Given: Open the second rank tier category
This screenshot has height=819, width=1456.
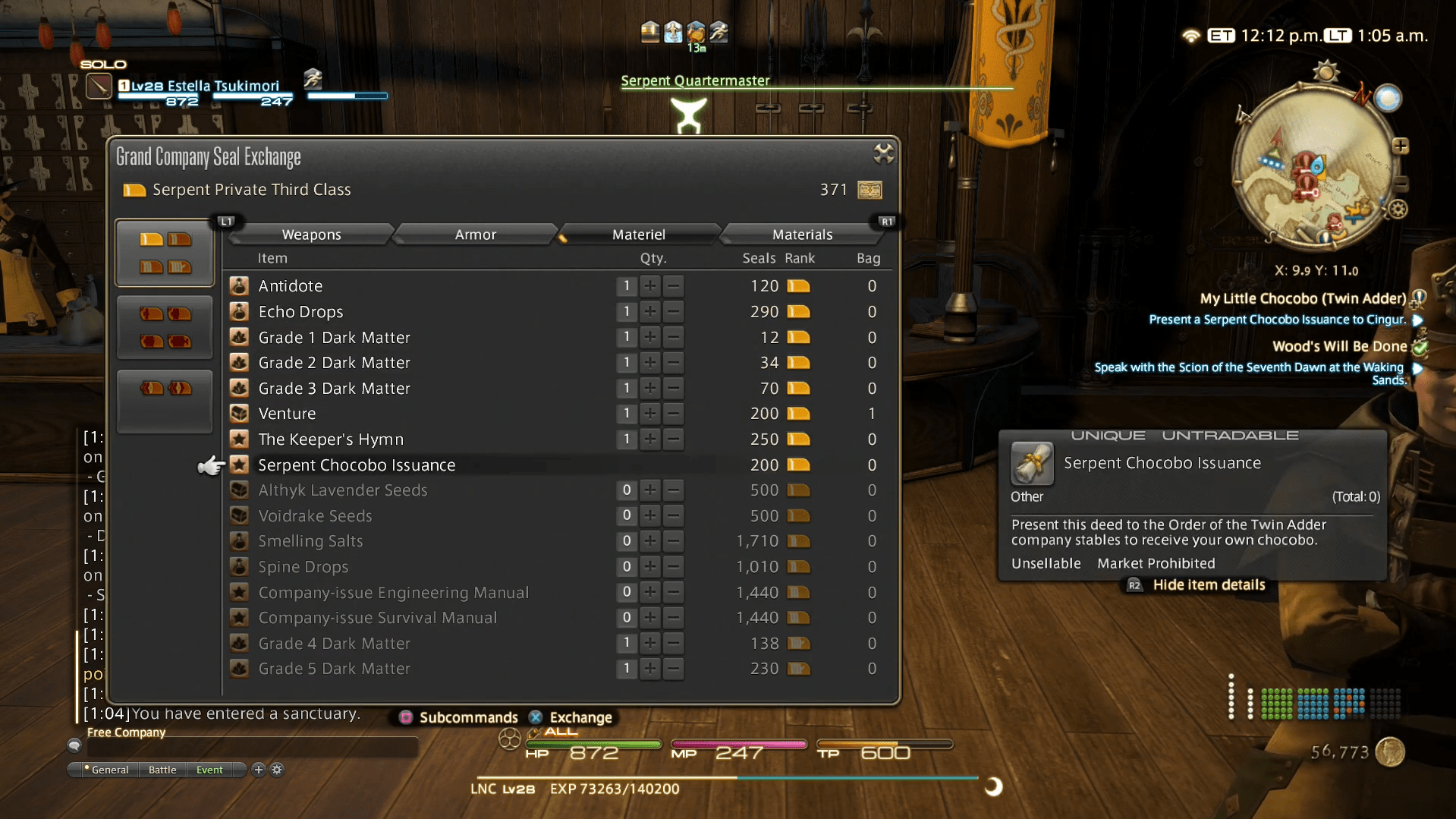Looking at the screenshot, I should [165, 327].
